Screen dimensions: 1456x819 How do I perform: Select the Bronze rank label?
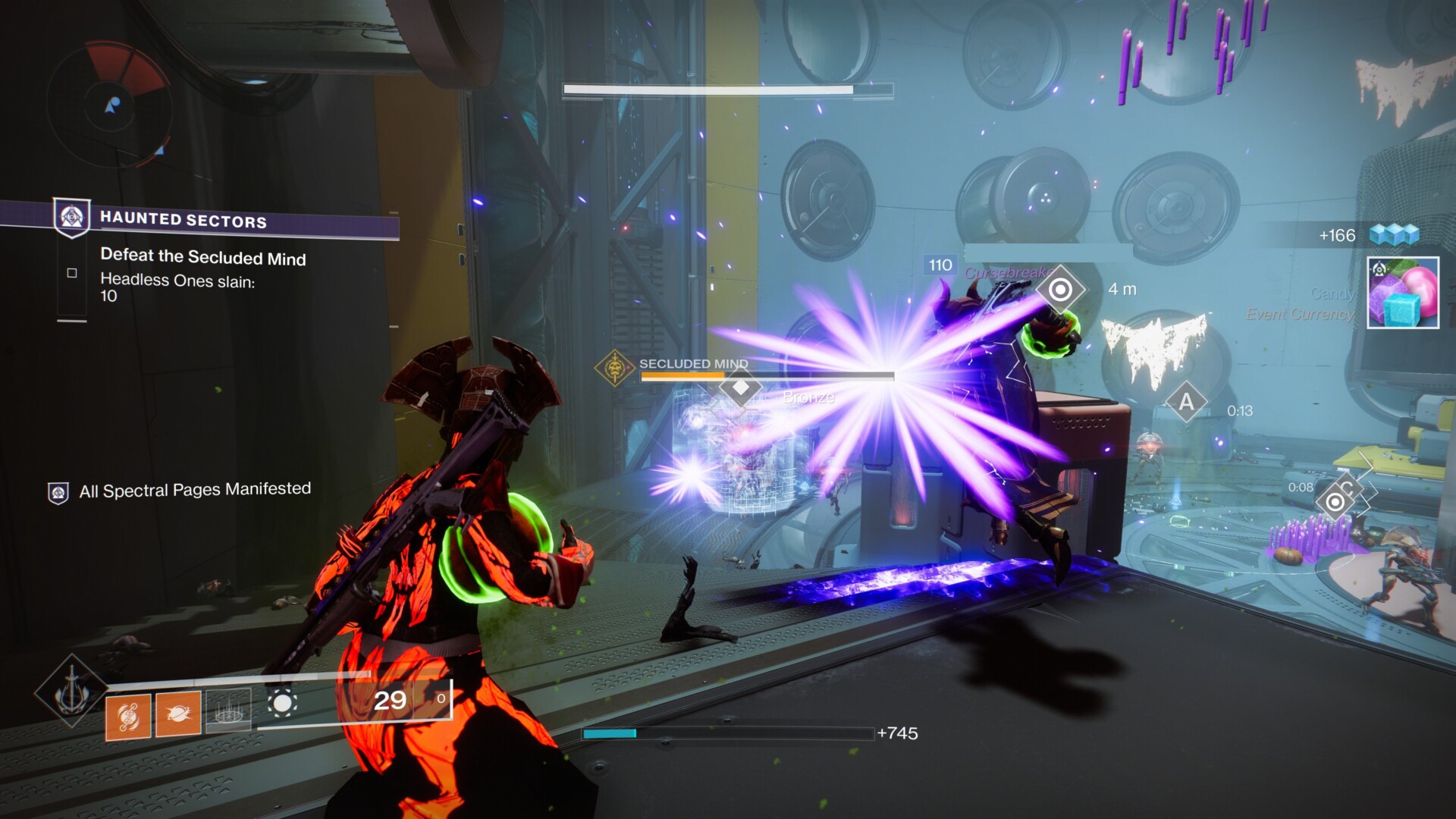click(x=808, y=397)
